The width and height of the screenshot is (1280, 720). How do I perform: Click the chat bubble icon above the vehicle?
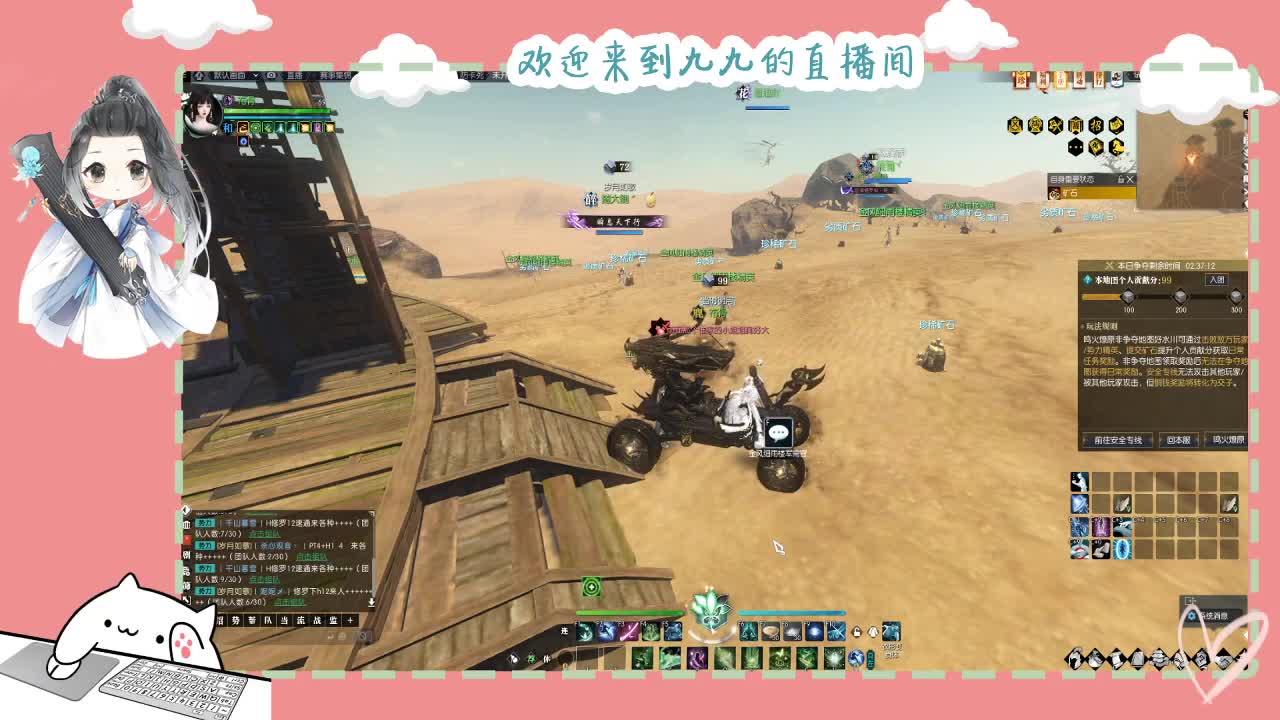click(778, 432)
